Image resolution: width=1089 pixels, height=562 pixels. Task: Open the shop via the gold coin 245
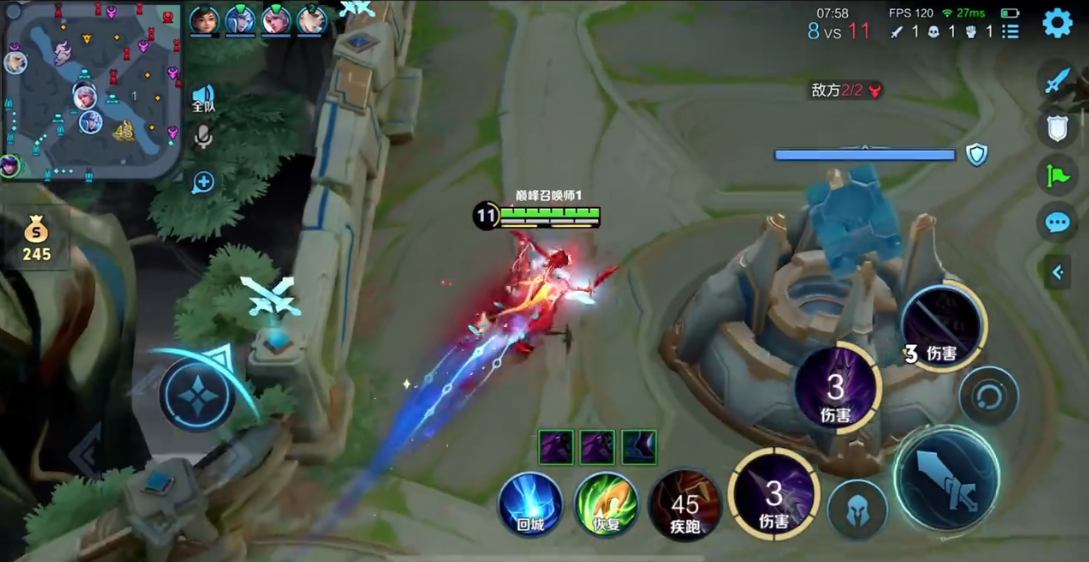[x=36, y=241]
